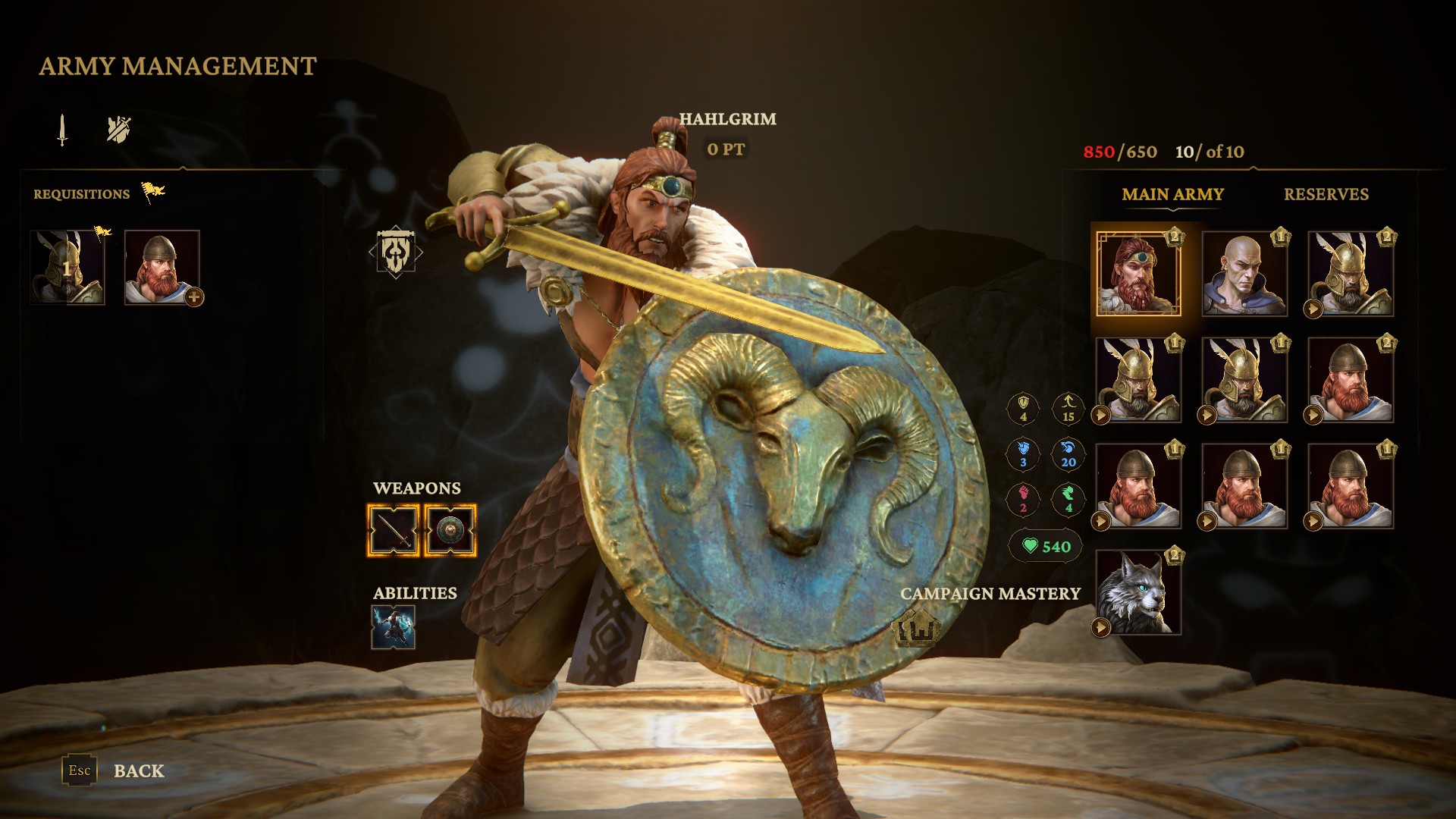The width and height of the screenshot is (1456, 819).
Task: Select Hahlgrim's portrait in the main army
Action: (1137, 274)
